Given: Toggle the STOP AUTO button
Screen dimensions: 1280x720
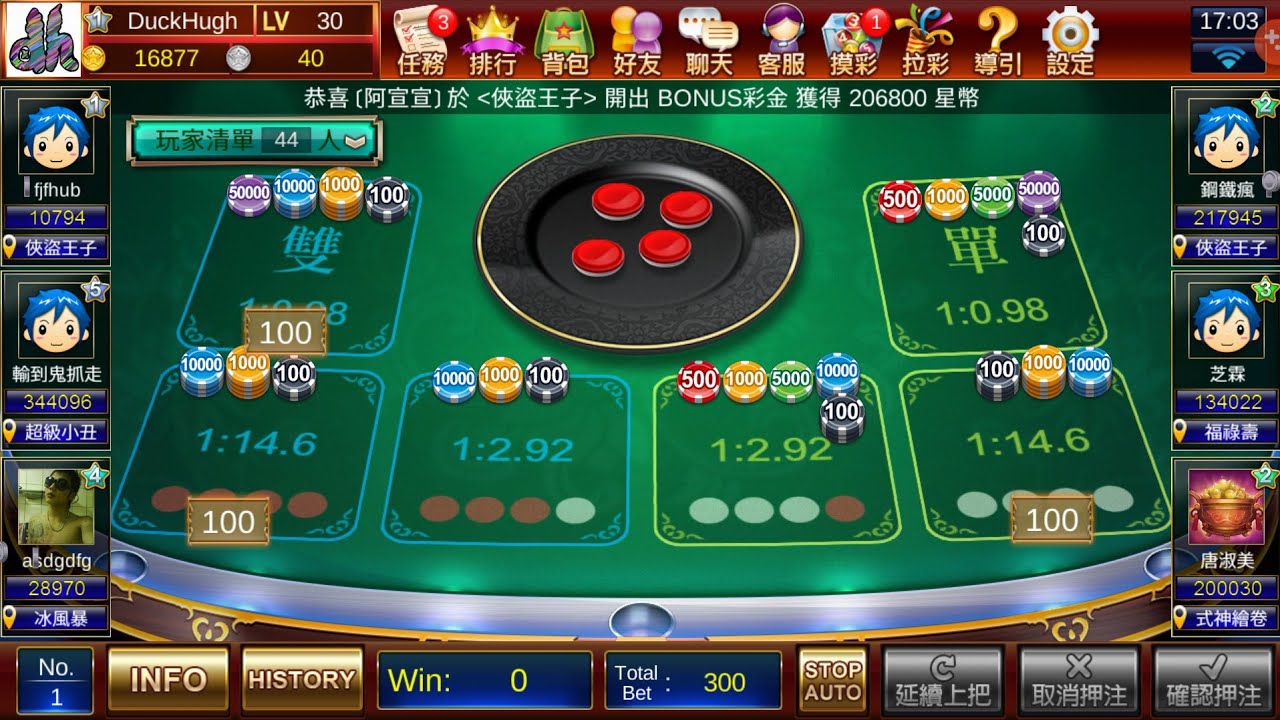Looking at the screenshot, I should 832,680.
